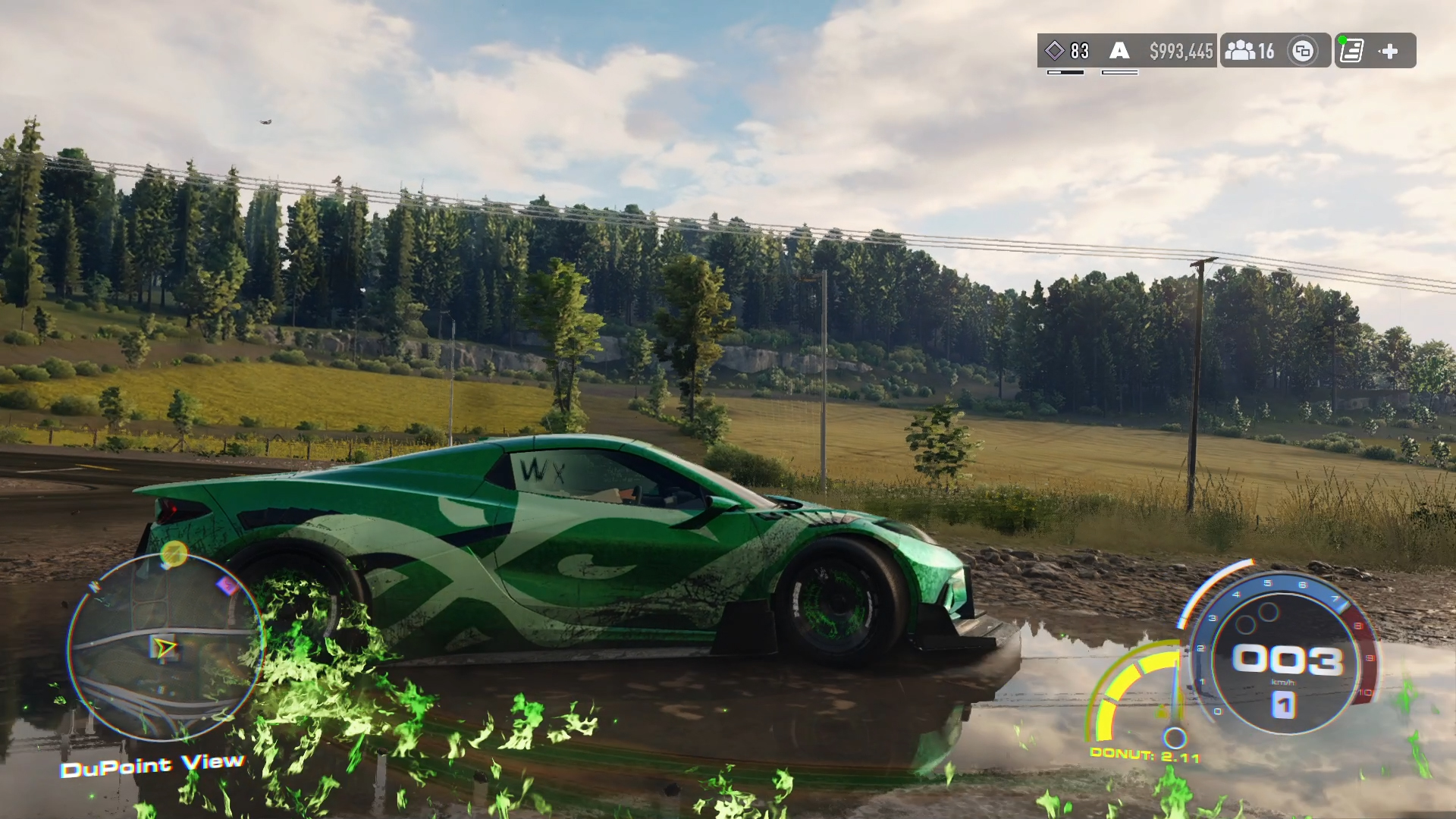Select the yellow marker on the minimap edge
This screenshot has width=1456, height=819.
[x=174, y=554]
